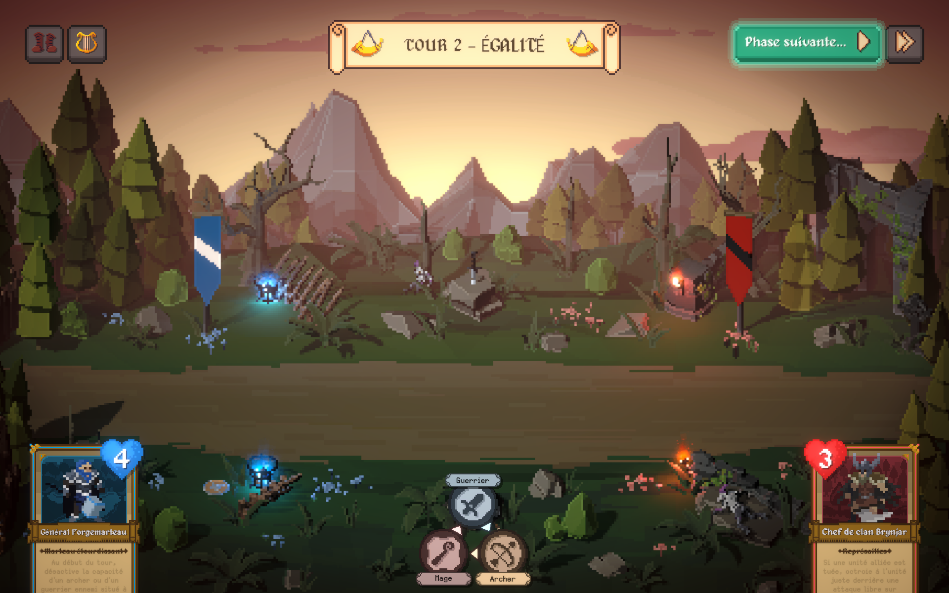Pick the Archer bow icon
Screen dimensions: 949x593
503,552
